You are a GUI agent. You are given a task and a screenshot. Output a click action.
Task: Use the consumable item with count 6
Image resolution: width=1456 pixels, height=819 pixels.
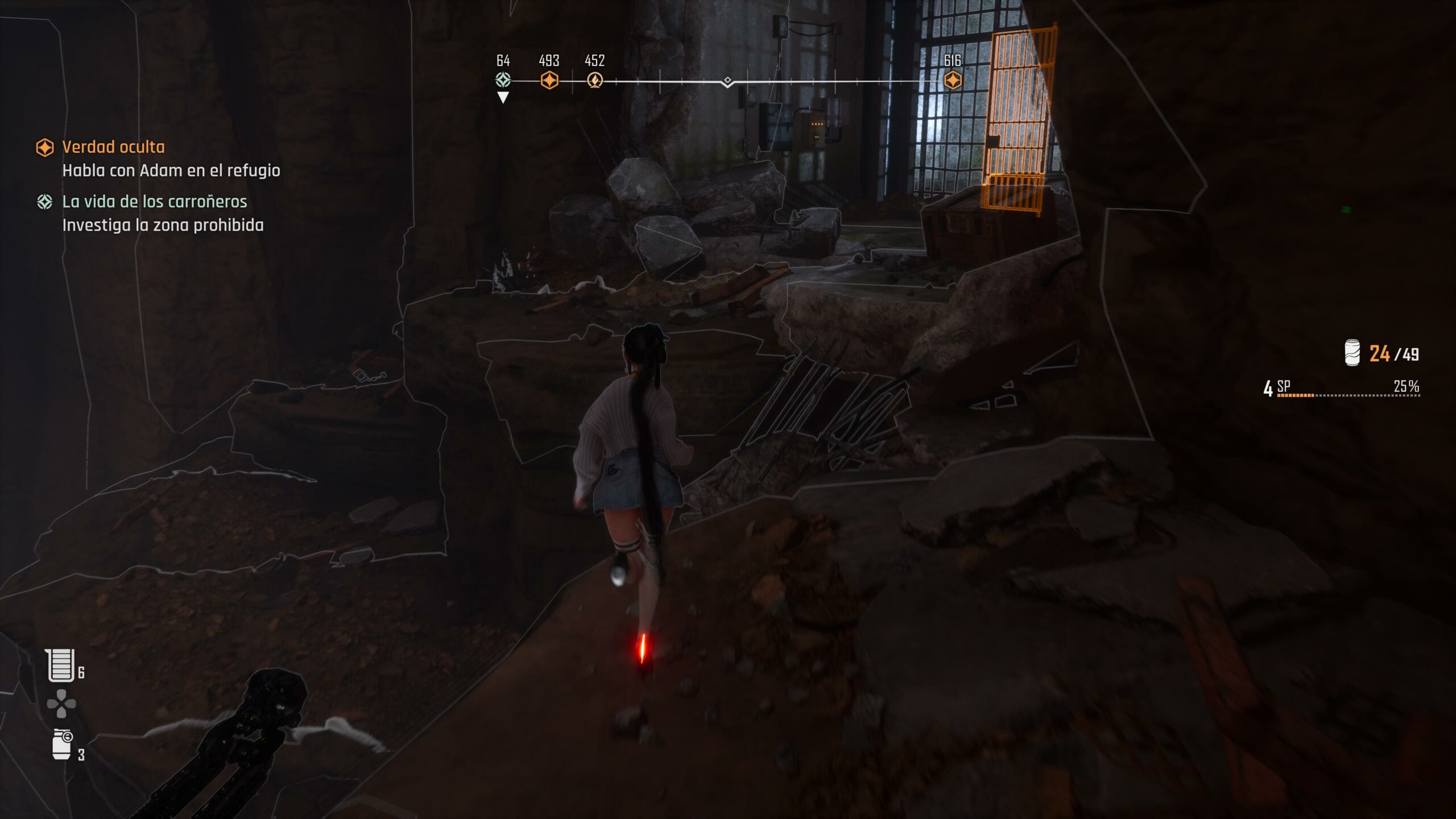61,665
